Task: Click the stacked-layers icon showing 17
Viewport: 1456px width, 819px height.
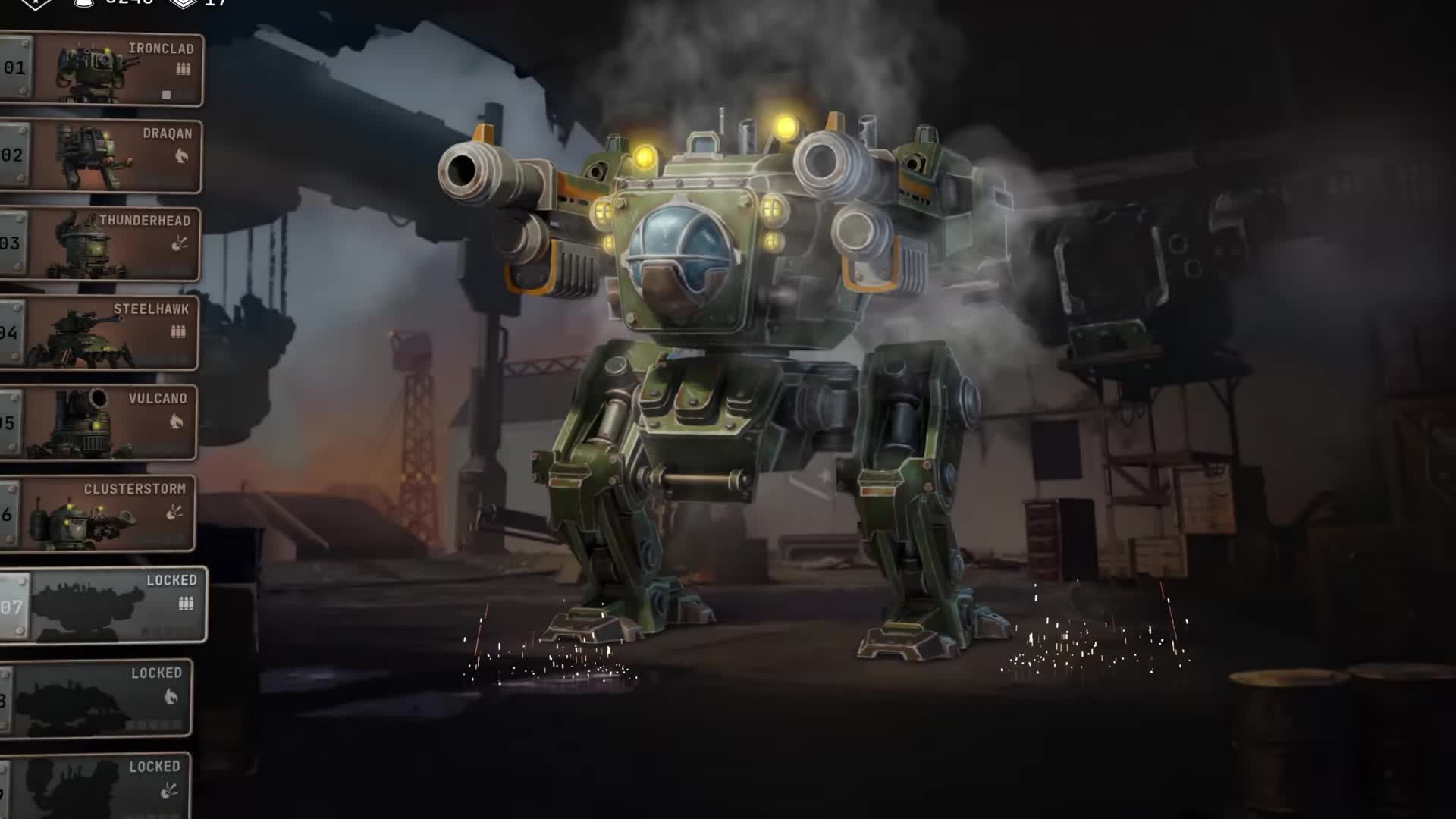Action: (x=182, y=6)
